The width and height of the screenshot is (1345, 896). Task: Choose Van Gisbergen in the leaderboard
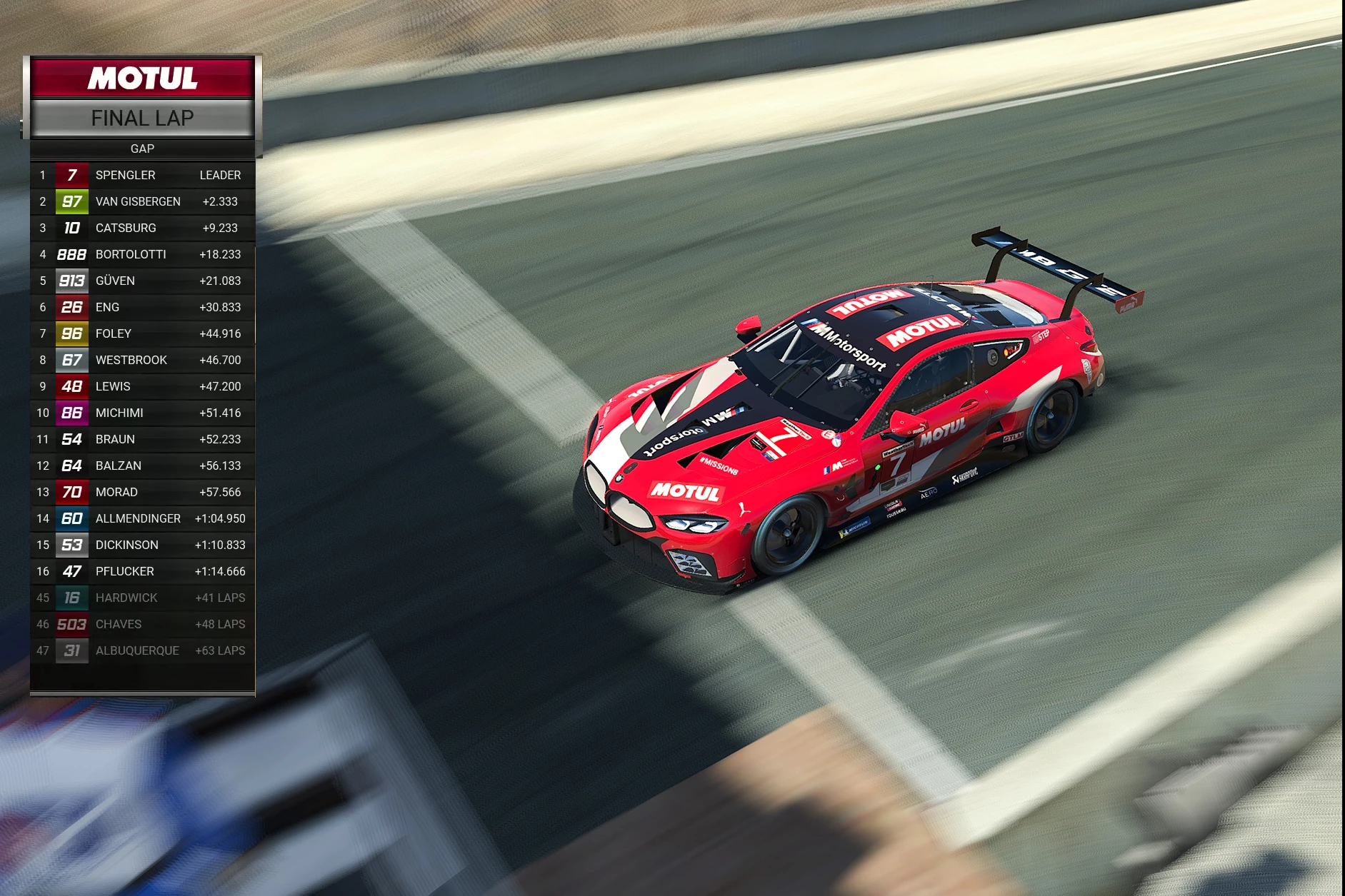coord(142,201)
